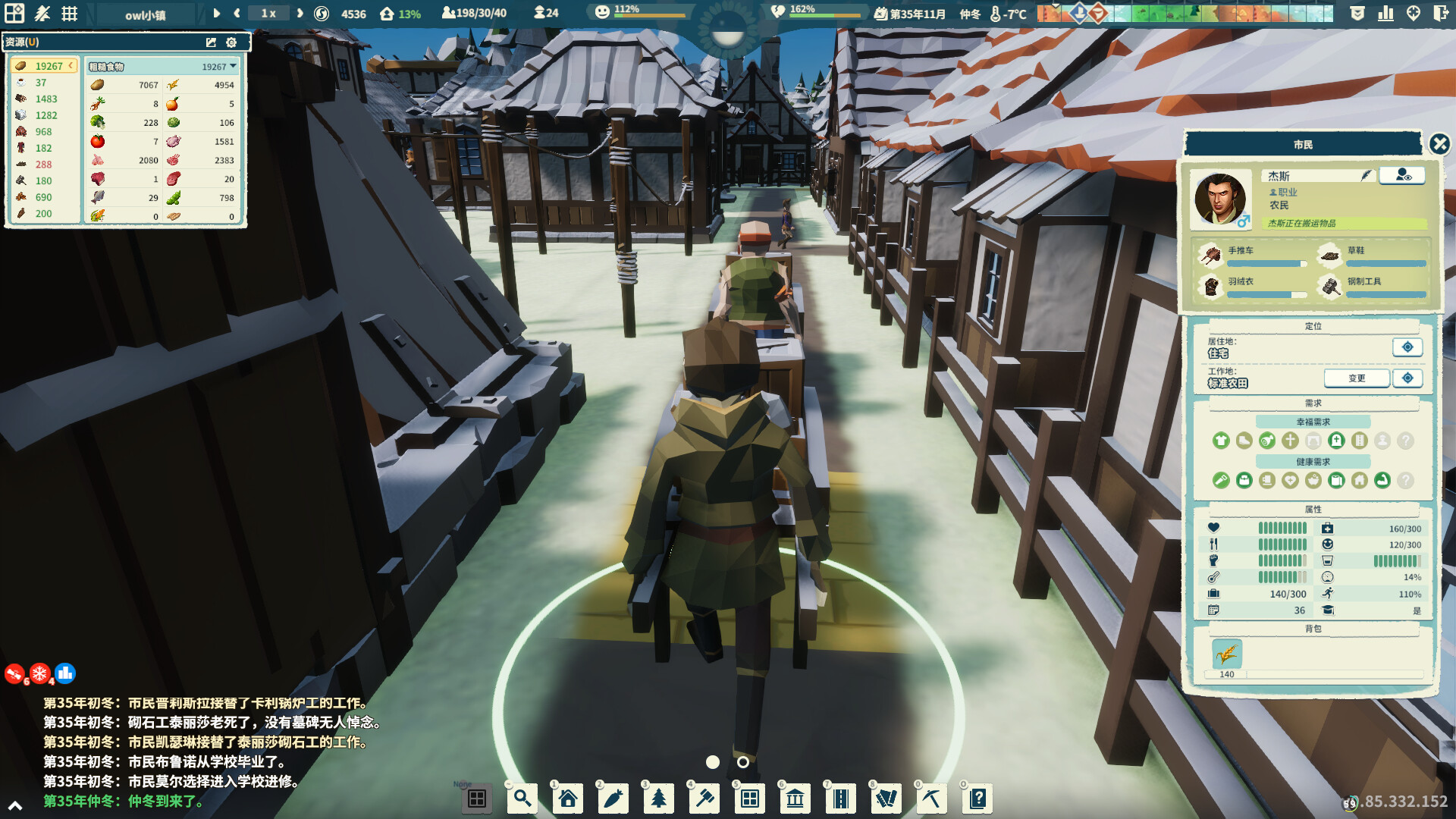Select the carrot farming build category
The image size is (1456, 819).
(613, 799)
